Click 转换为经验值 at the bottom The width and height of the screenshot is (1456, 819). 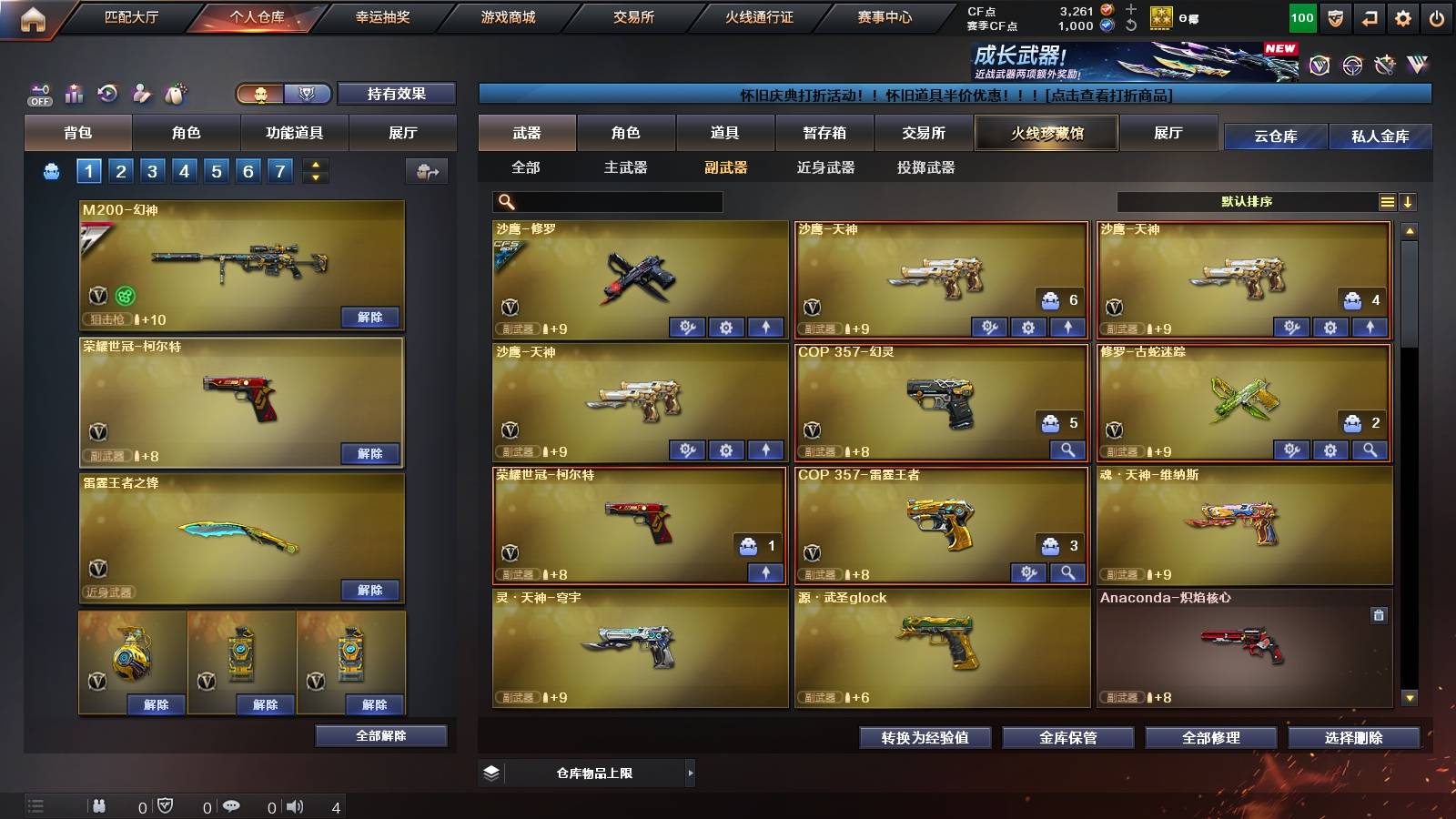point(925,738)
